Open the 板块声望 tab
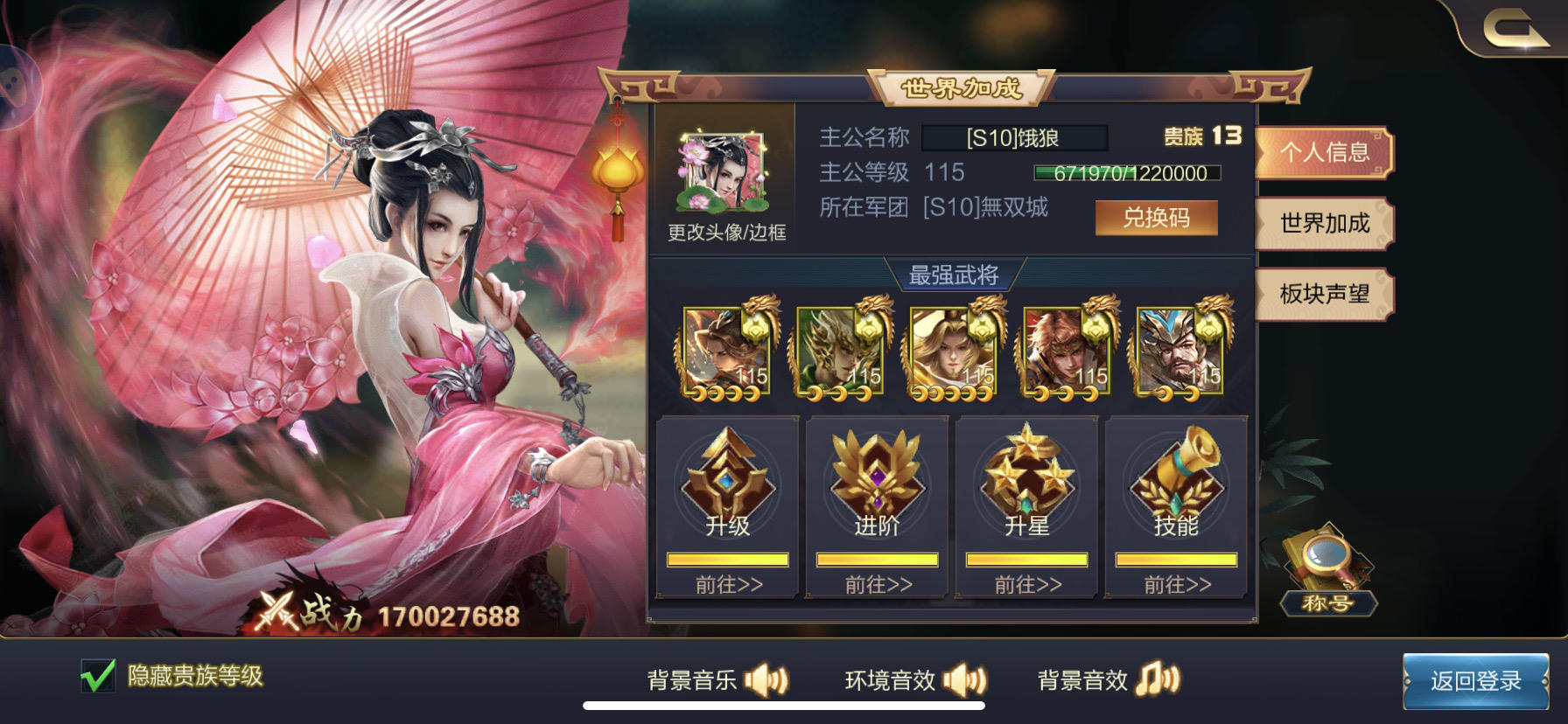Viewport: 1568px width, 724px height. (x=1323, y=295)
